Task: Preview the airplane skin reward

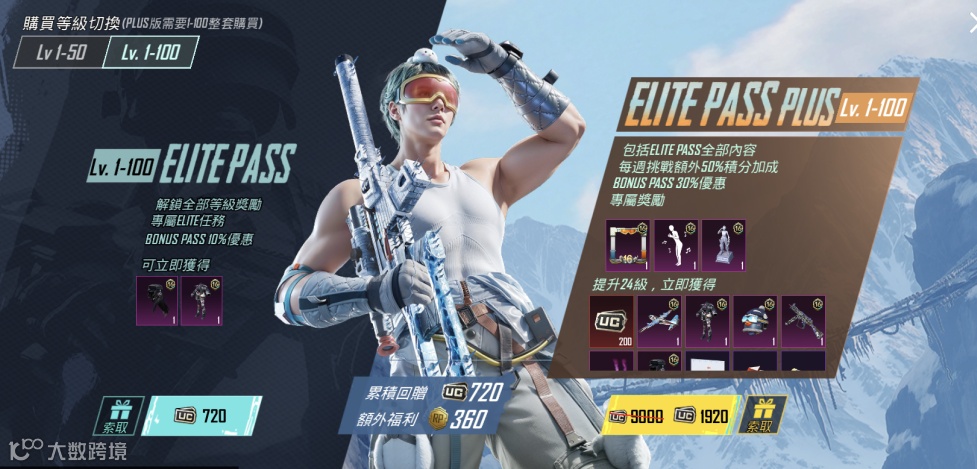Action: point(659,321)
